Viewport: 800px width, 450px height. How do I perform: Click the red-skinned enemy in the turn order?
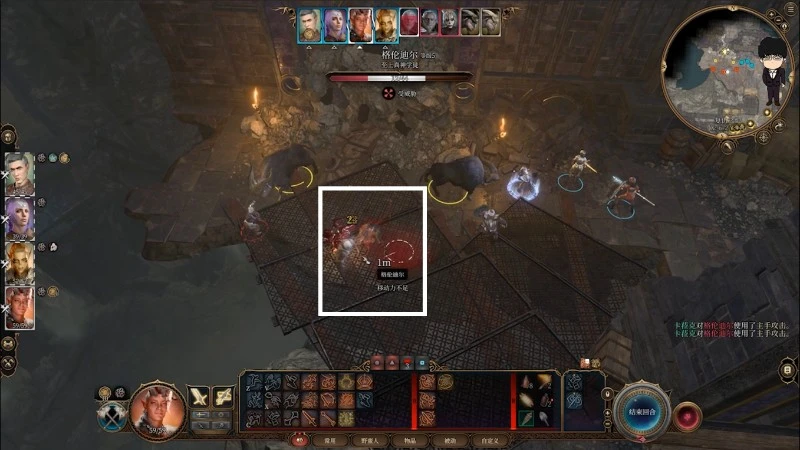(409, 22)
